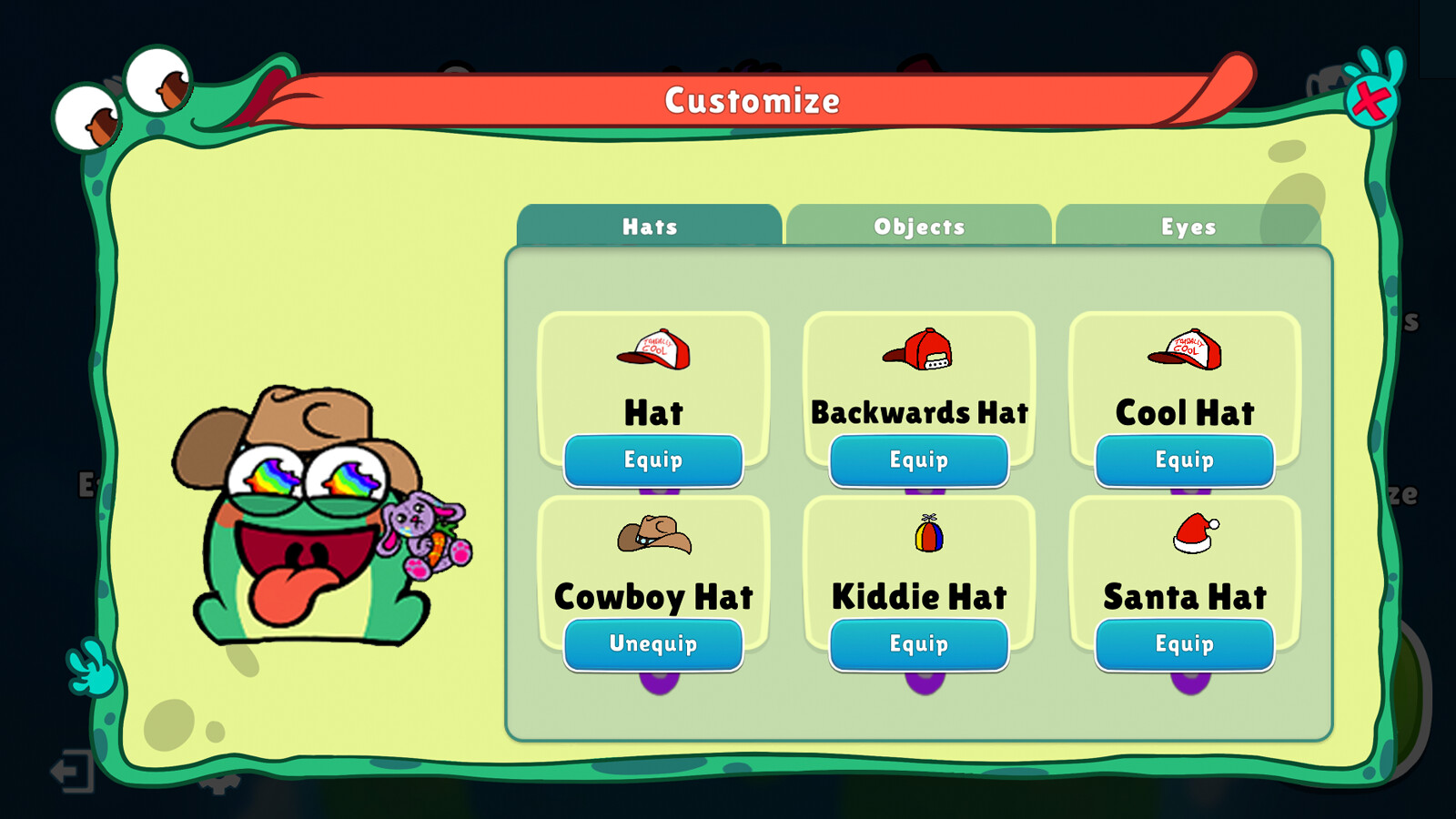Equip the Cool Hat
The width and height of the screenshot is (1456, 819).
pos(1184,460)
